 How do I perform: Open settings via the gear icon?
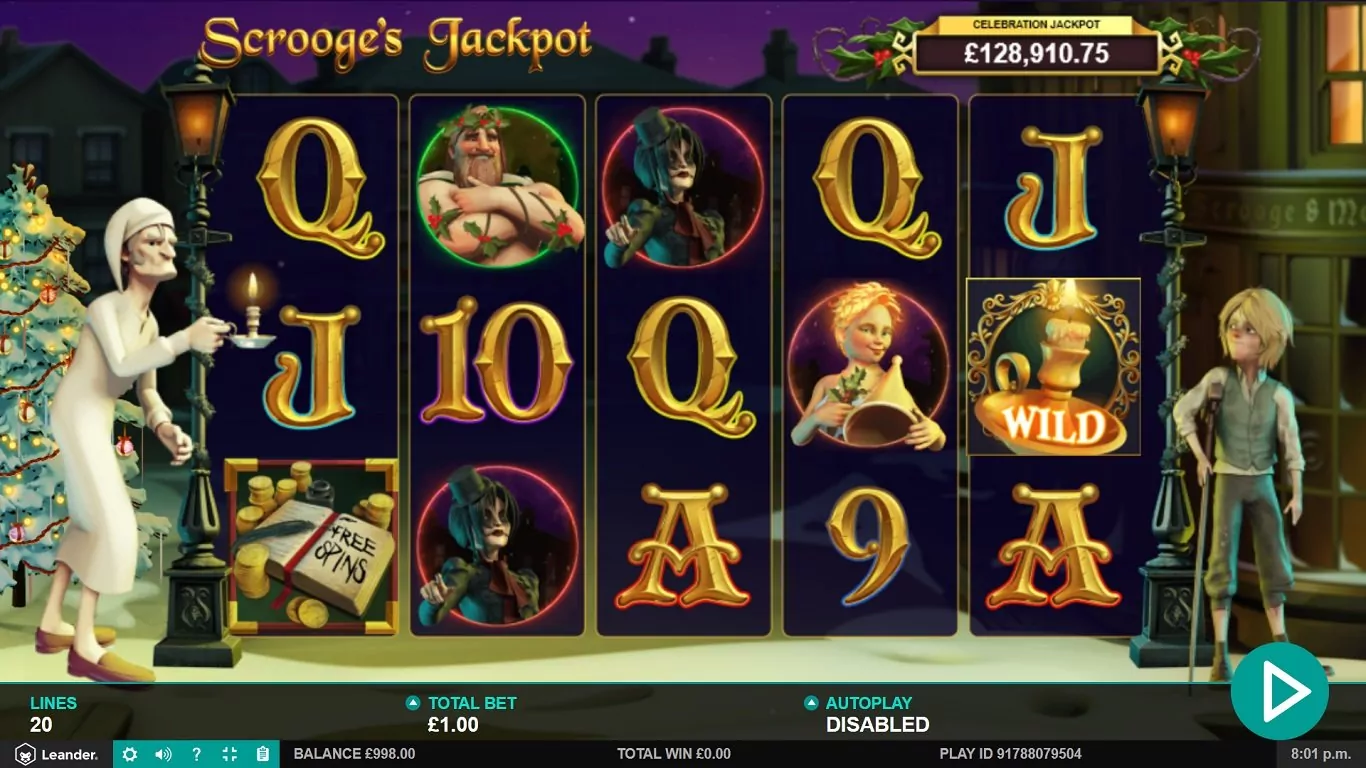pyautogui.click(x=129, y=754)
